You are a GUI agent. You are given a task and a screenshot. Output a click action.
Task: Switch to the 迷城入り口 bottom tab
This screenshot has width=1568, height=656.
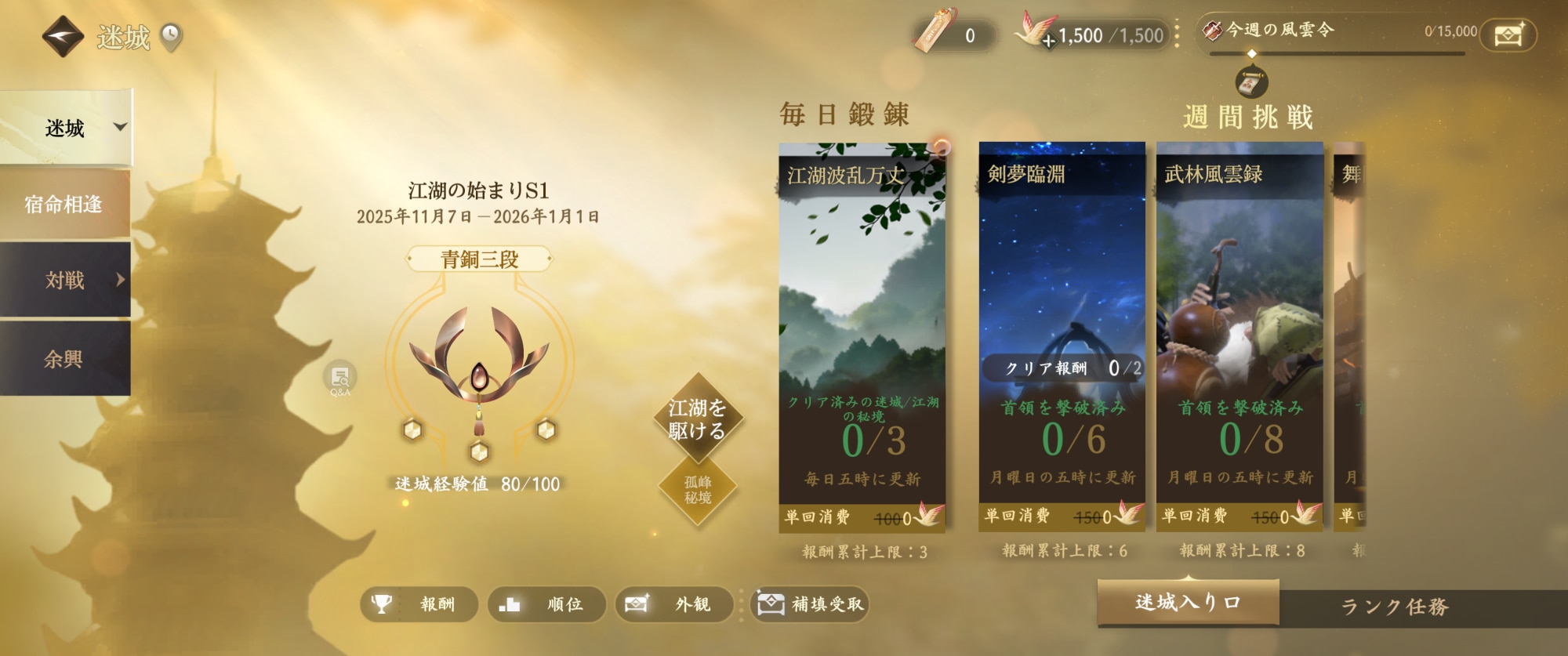pyautogui.click(x=1188, y=603)
